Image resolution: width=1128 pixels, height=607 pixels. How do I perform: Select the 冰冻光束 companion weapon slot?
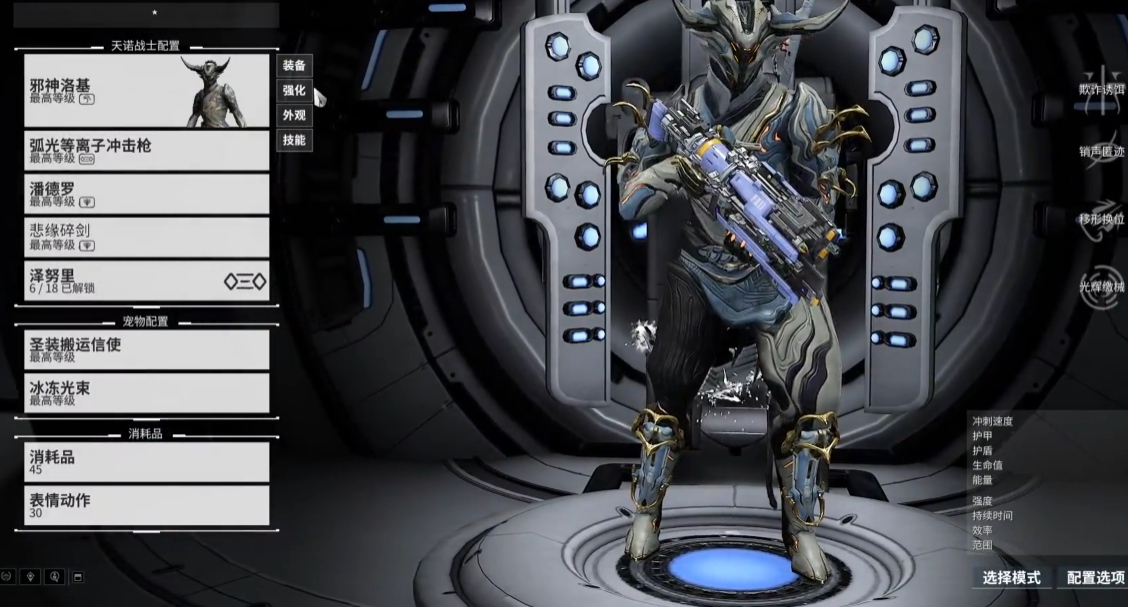[146, 393]
